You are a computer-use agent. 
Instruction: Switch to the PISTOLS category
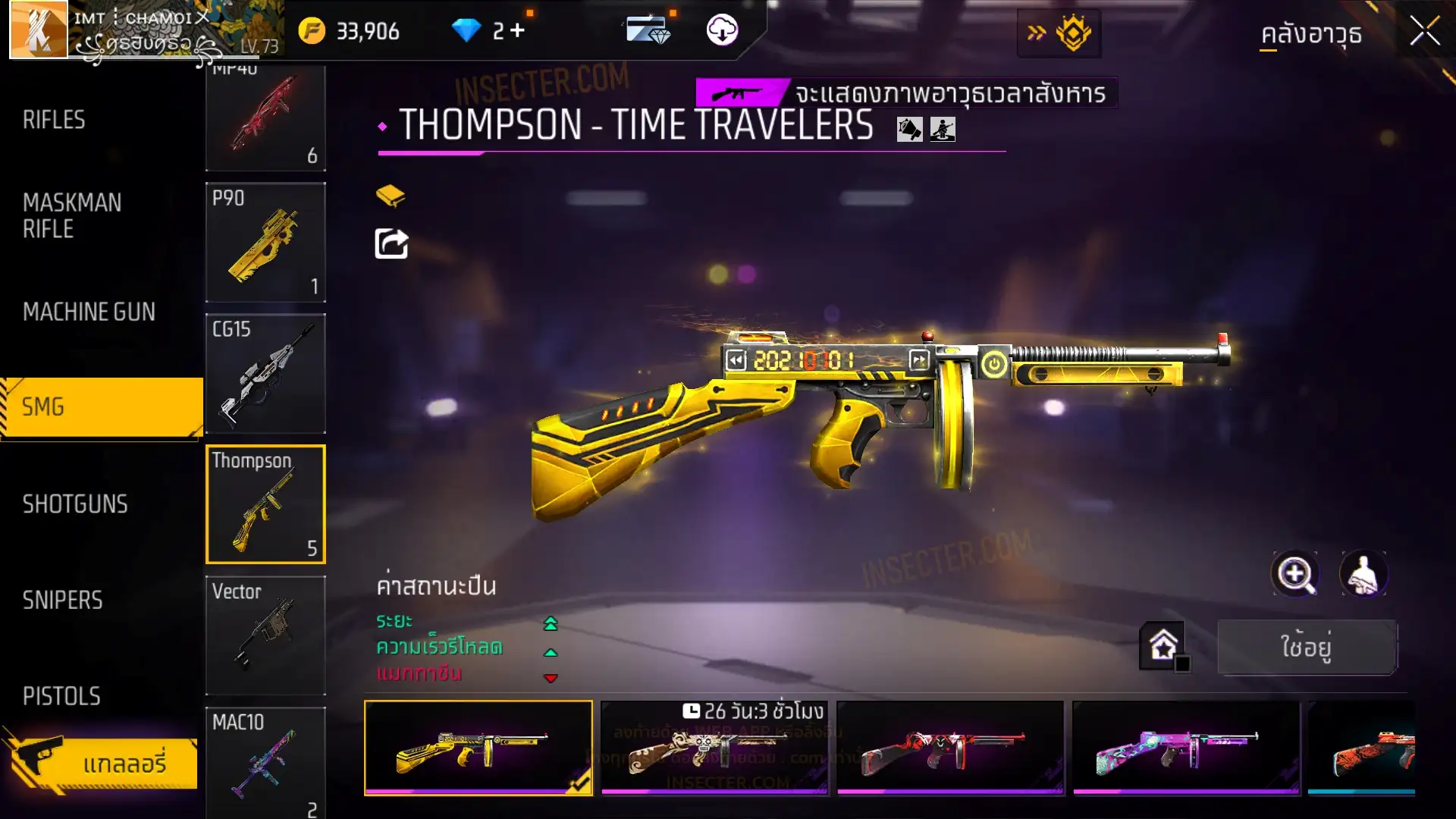pyautogui.click(x=61, y=696)
